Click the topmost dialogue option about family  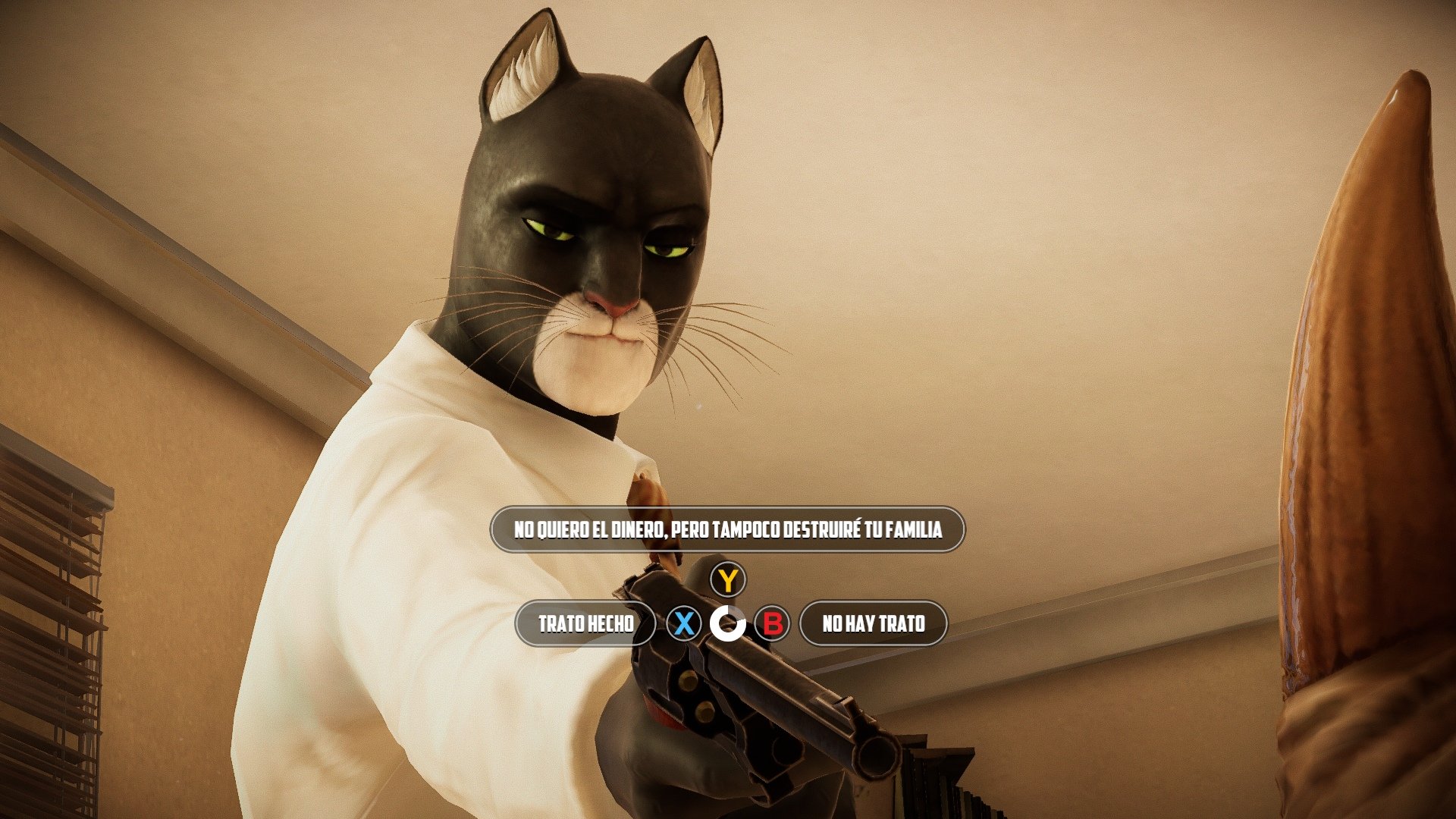728,531
